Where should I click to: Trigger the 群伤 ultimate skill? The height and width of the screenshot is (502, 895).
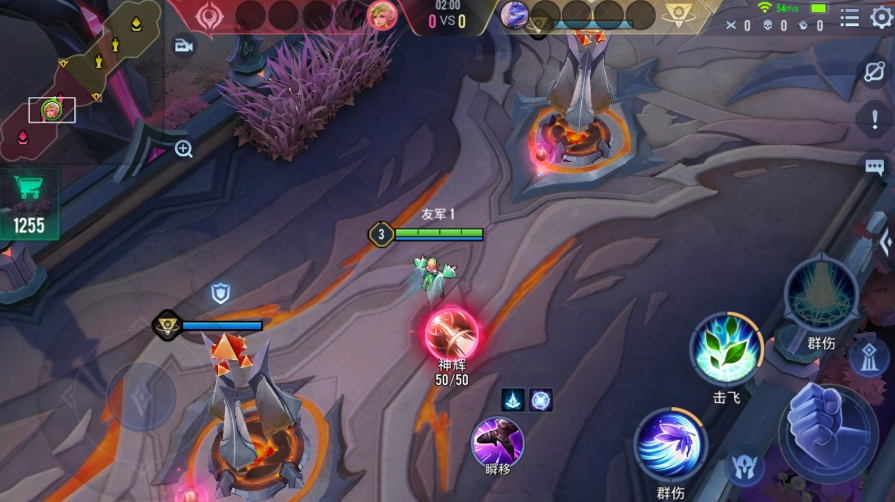point(820,294)
